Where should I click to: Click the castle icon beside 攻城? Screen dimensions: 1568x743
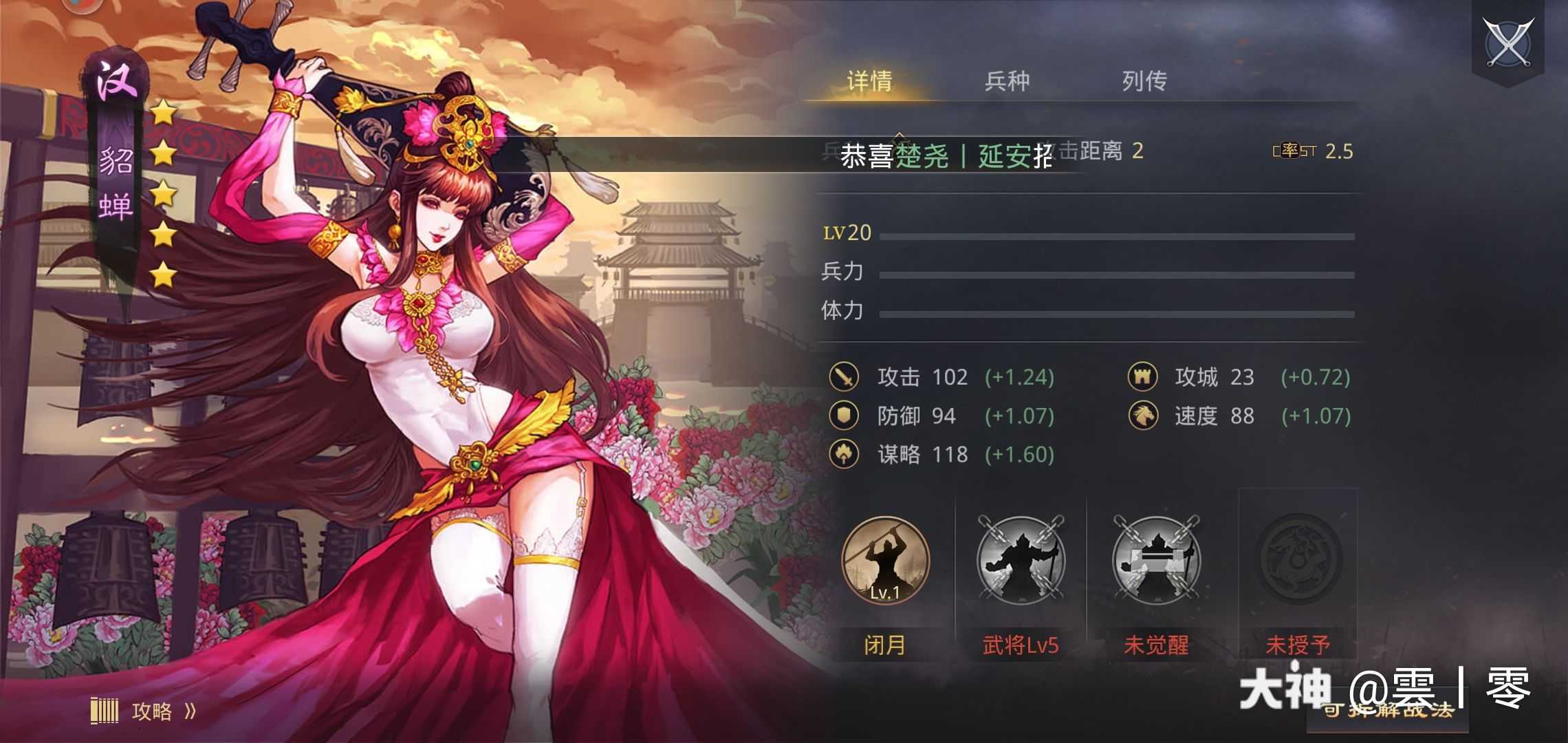(1143, 378)
